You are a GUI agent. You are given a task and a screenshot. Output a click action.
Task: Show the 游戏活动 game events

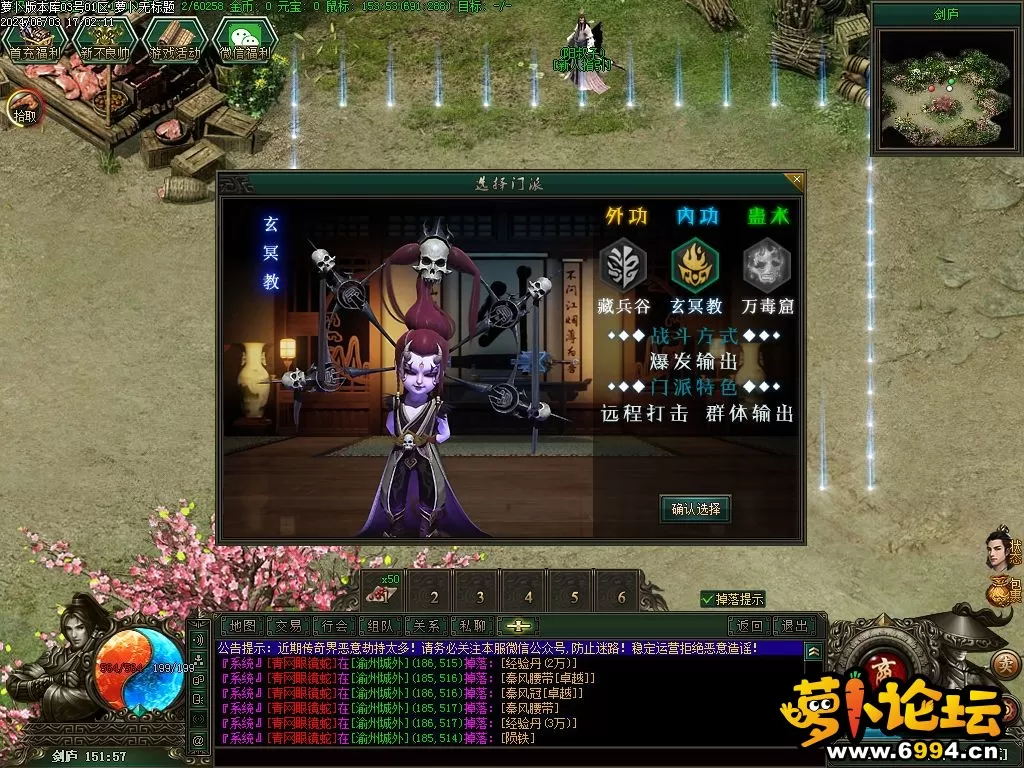[x=175, y=42]
